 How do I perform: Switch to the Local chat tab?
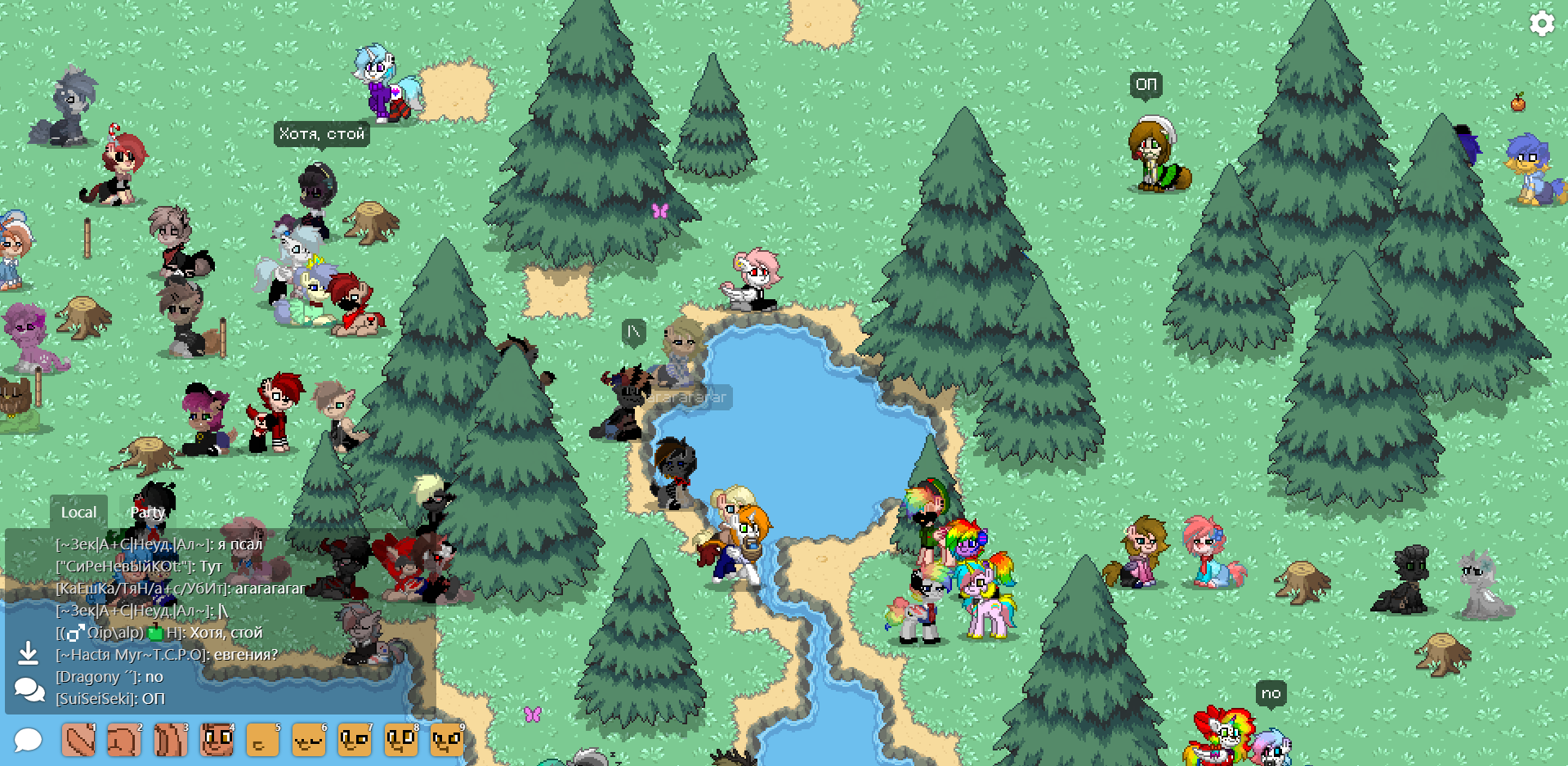(x=78, y=513)
